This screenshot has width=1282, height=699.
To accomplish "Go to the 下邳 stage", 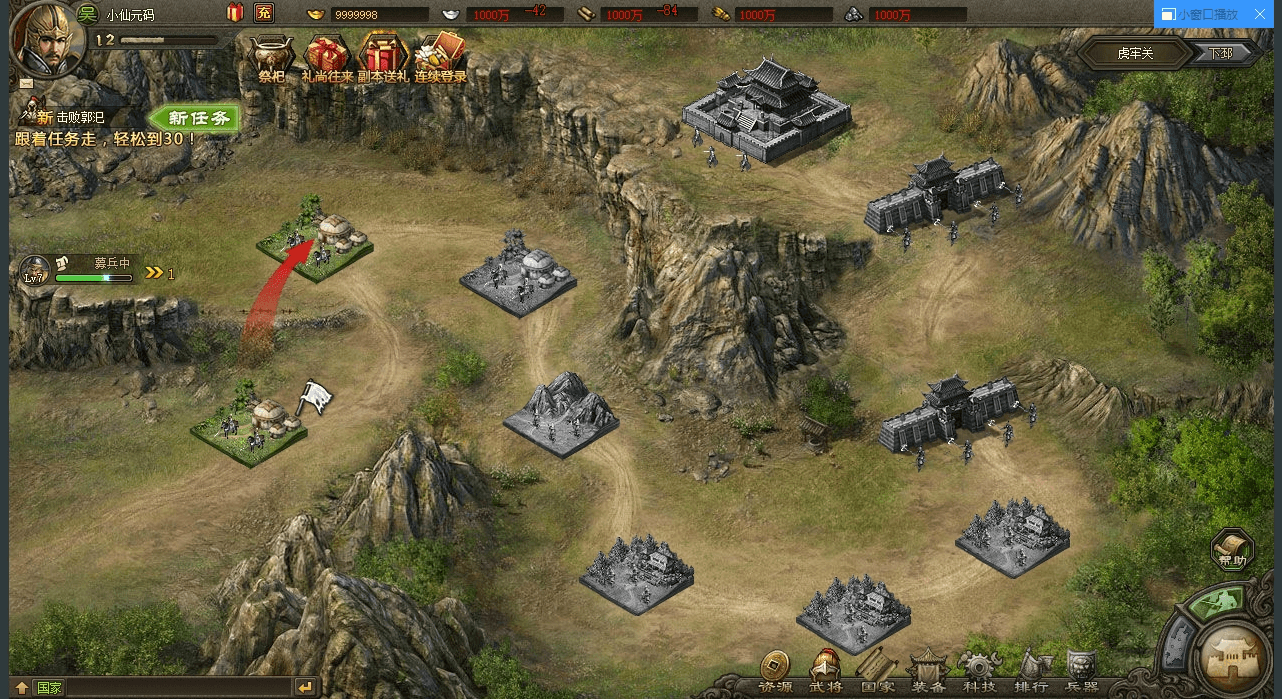I will tap(1221, 53).
